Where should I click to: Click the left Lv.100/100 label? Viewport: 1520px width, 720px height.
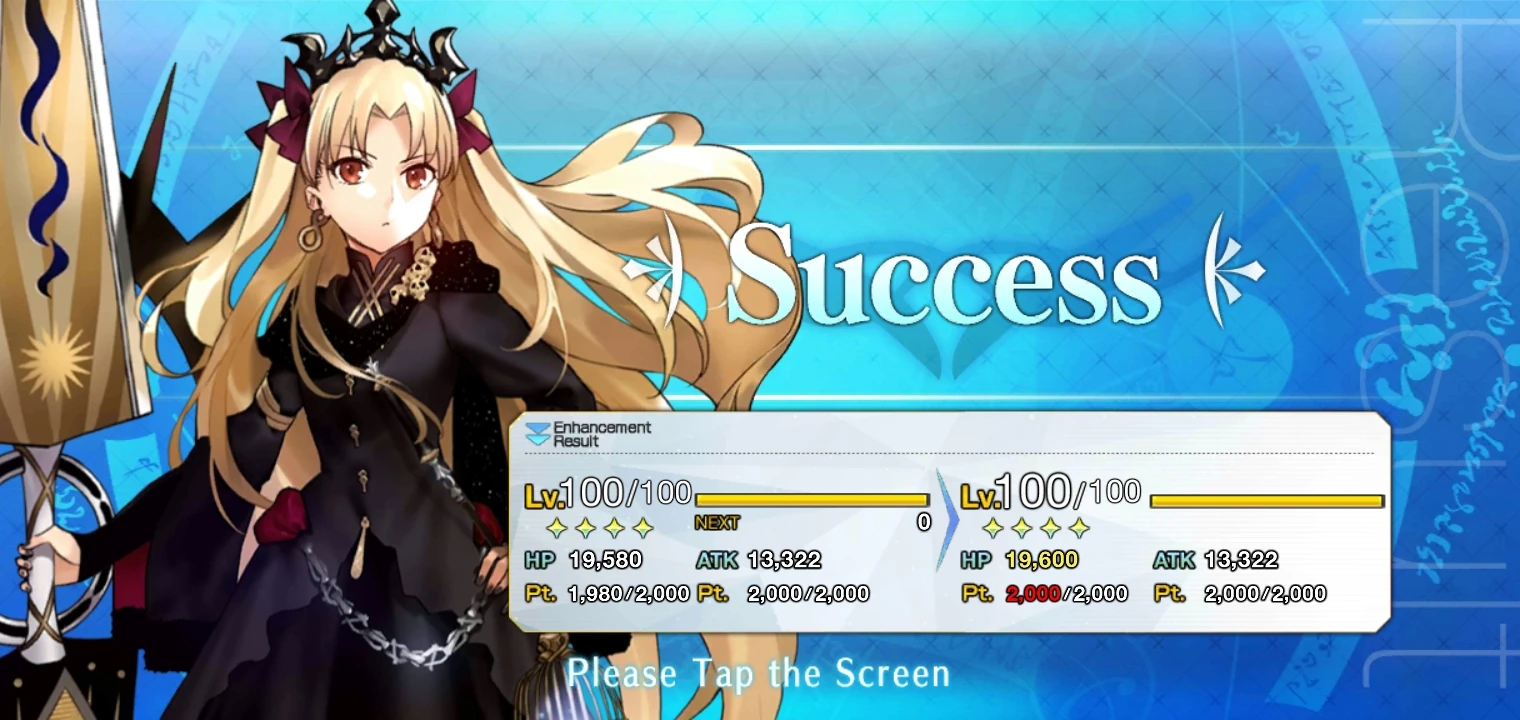click(x=603, y=492)
